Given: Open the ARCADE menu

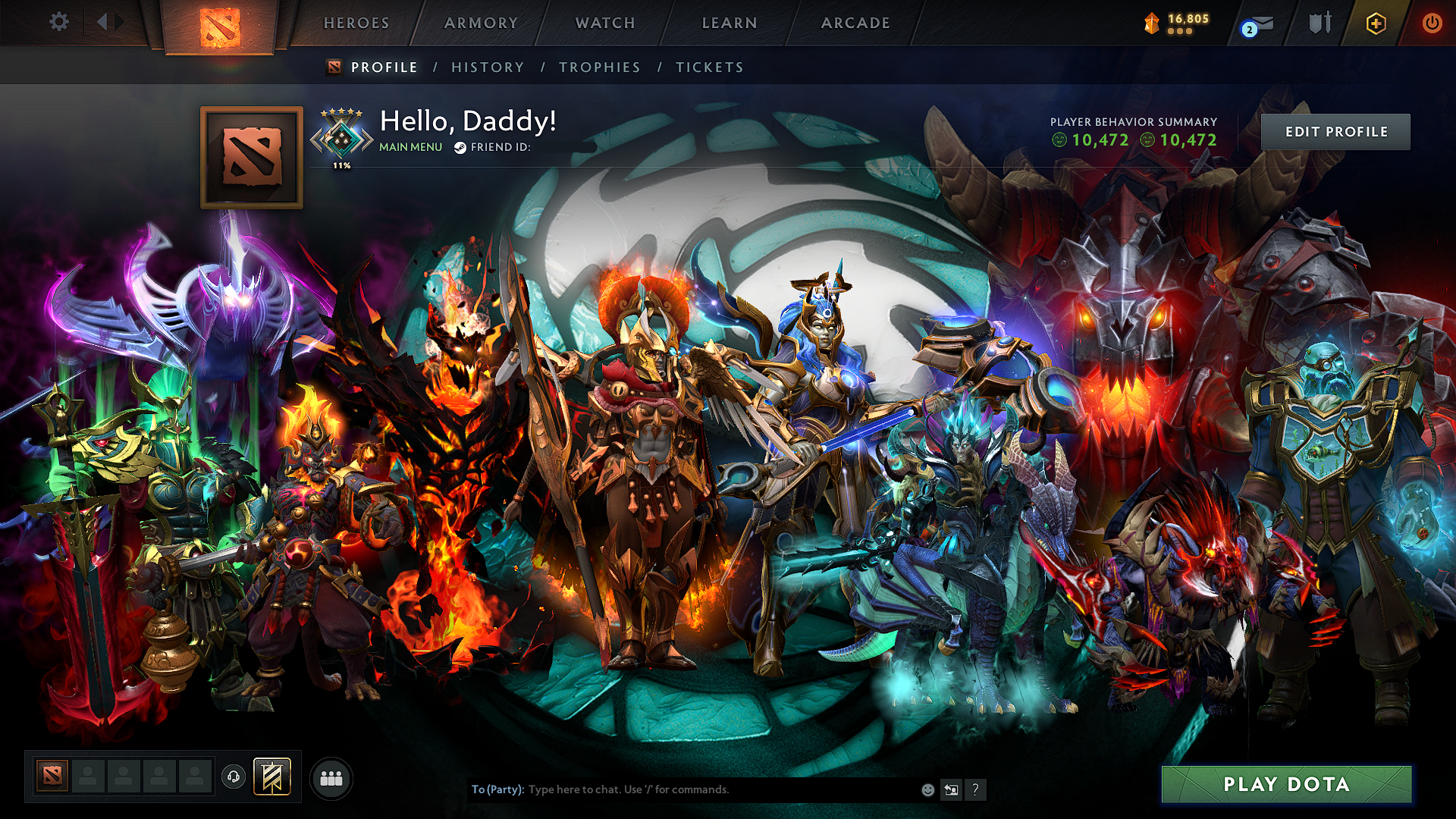Looking at the screenshot, I should pyautogui.click(x=855, y=23).
